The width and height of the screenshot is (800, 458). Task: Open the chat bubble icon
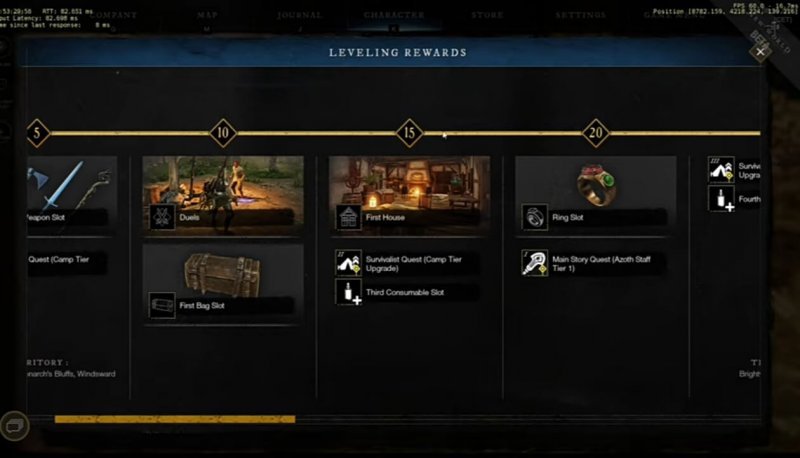[17, 425]
